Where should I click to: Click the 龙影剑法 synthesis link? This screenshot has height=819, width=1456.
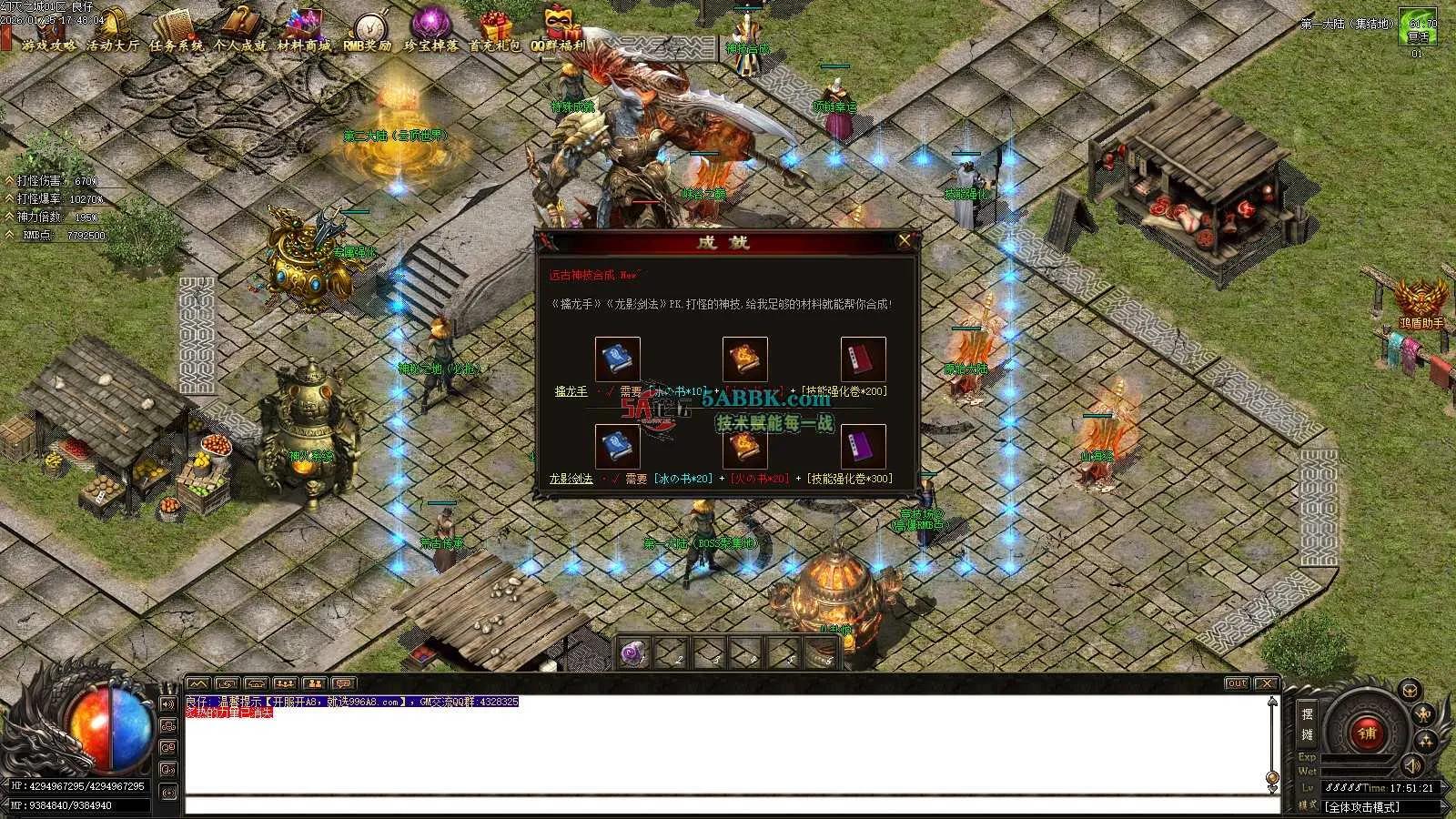[x=571, y=479]
